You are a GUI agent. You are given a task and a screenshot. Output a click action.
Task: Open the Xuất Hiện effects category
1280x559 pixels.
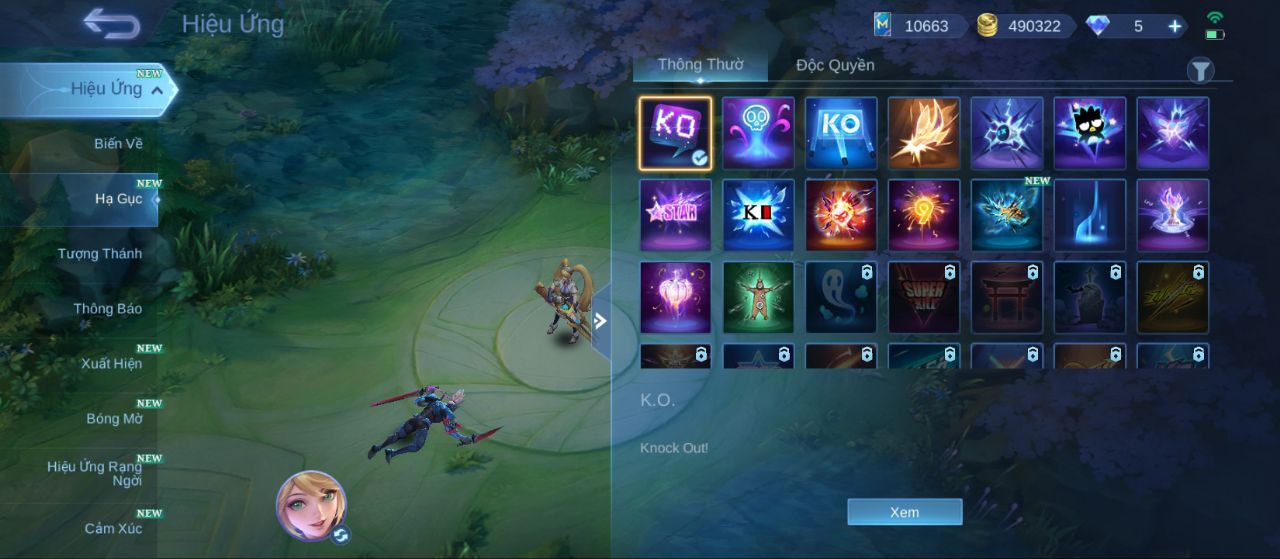(x=111, y=364)
